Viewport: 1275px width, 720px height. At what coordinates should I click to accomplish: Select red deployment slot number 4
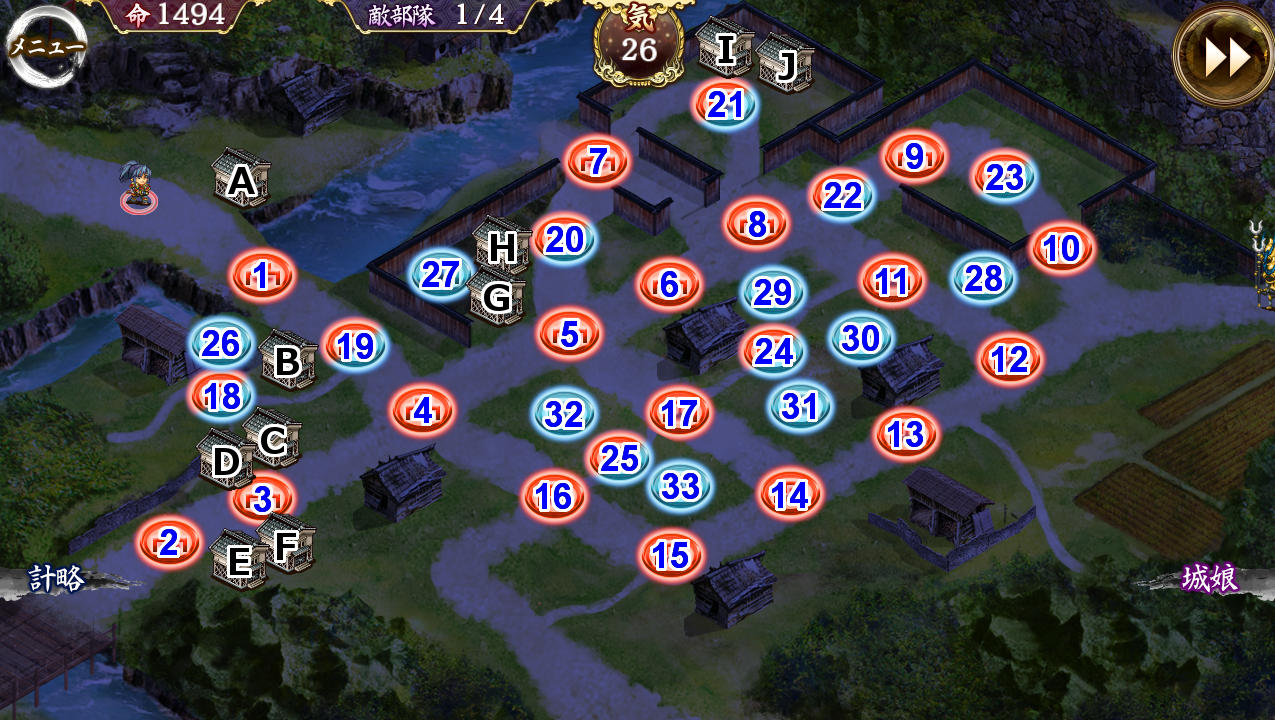tap(423, 410)
